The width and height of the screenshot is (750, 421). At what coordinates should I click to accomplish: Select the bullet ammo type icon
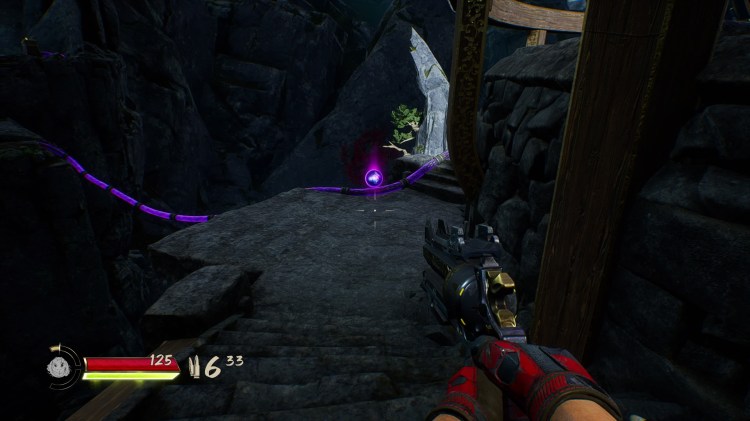[x=196, y=367]
